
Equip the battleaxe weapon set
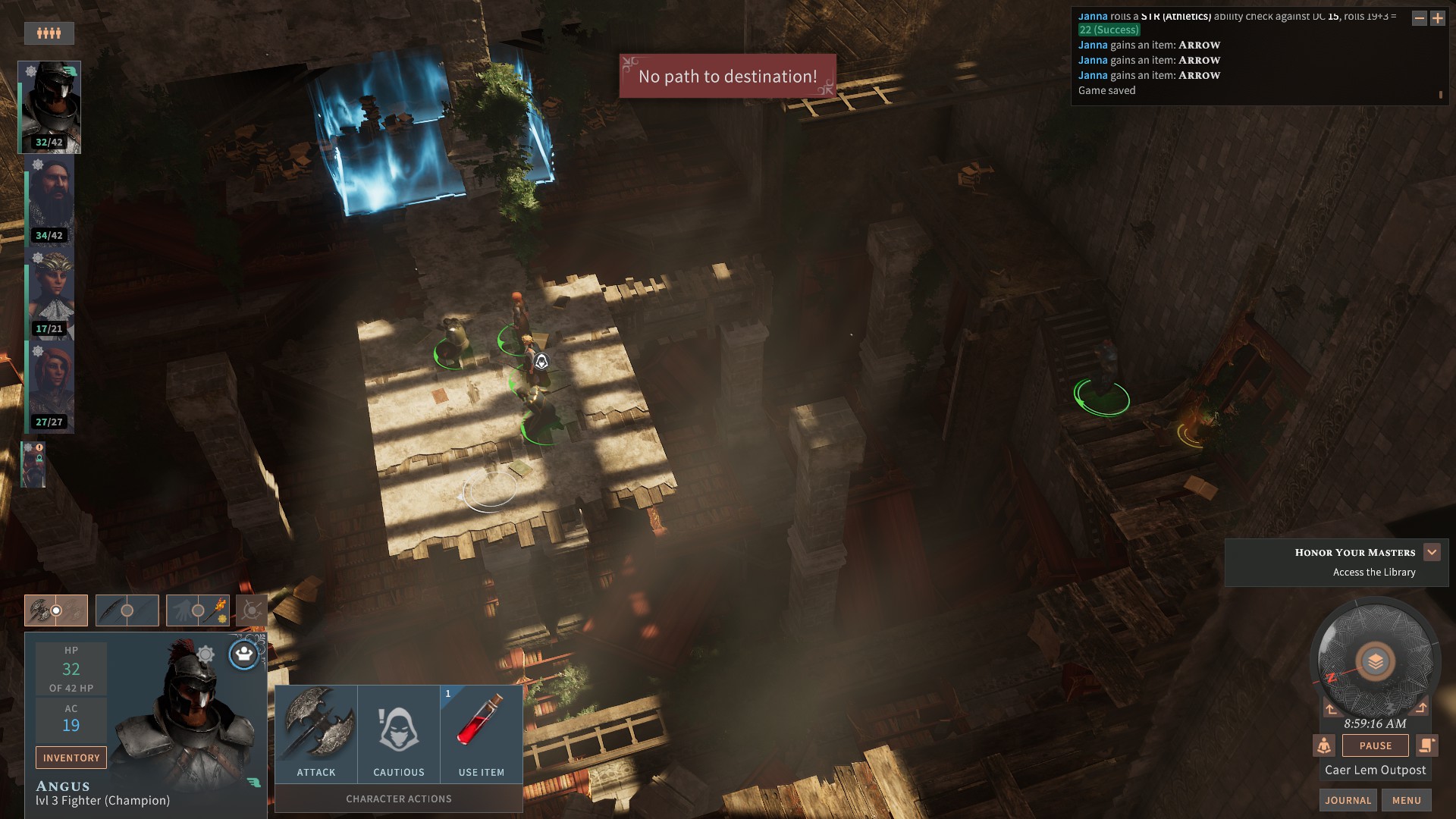56,610
